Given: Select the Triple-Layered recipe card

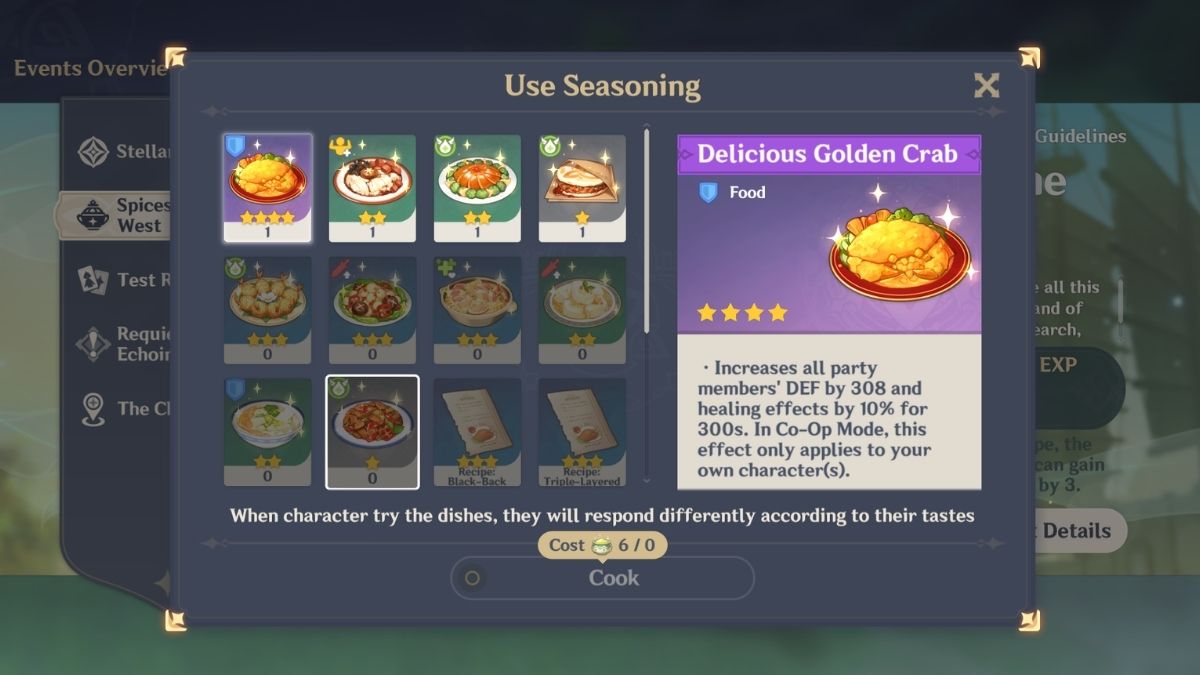Looking at the screenshot, I should click(x=582, y=432).
